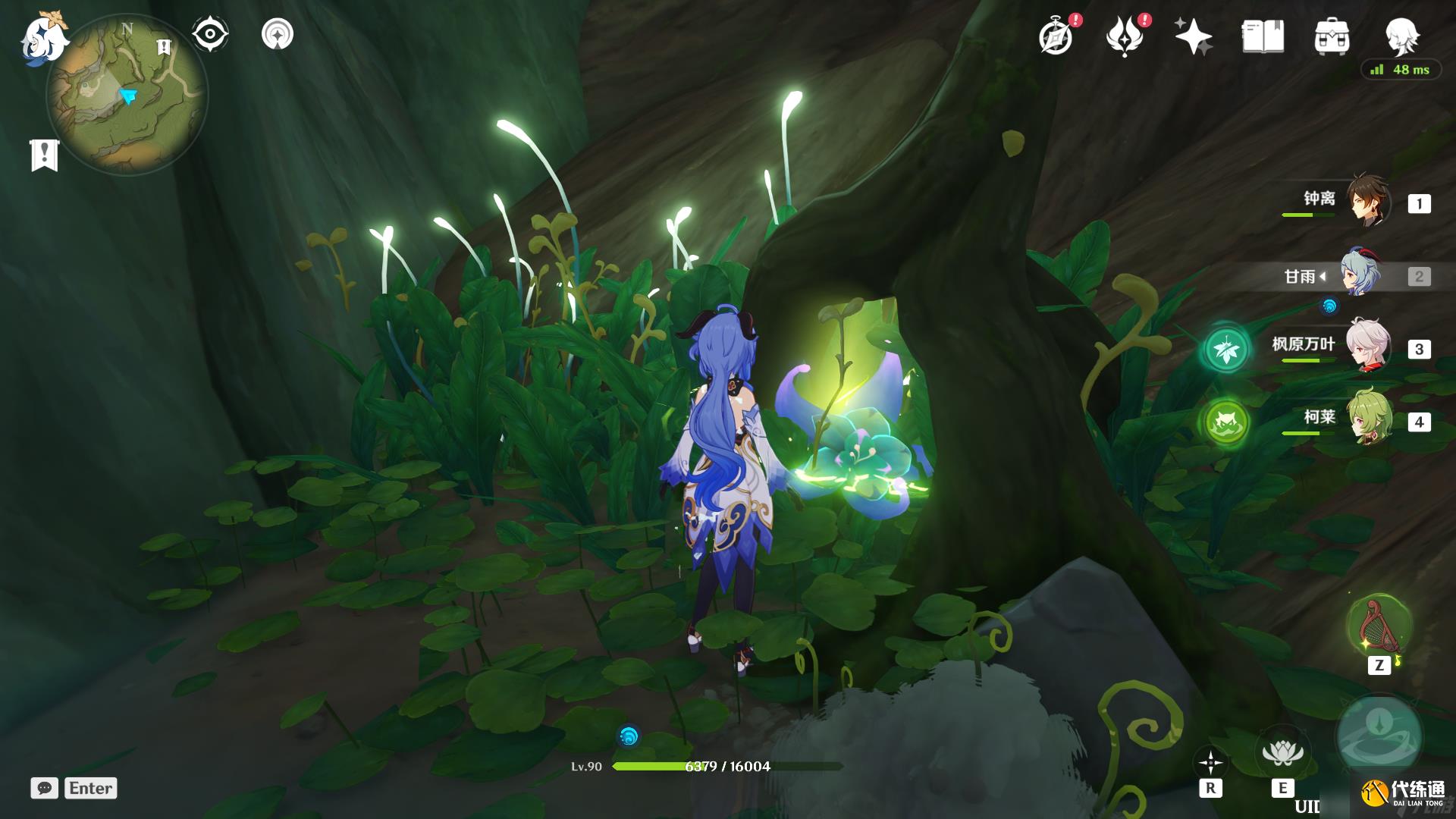Screen dimensions: 1456x819
Task: Open the adventurer handbook
Action: click(x=1262, y=36)
